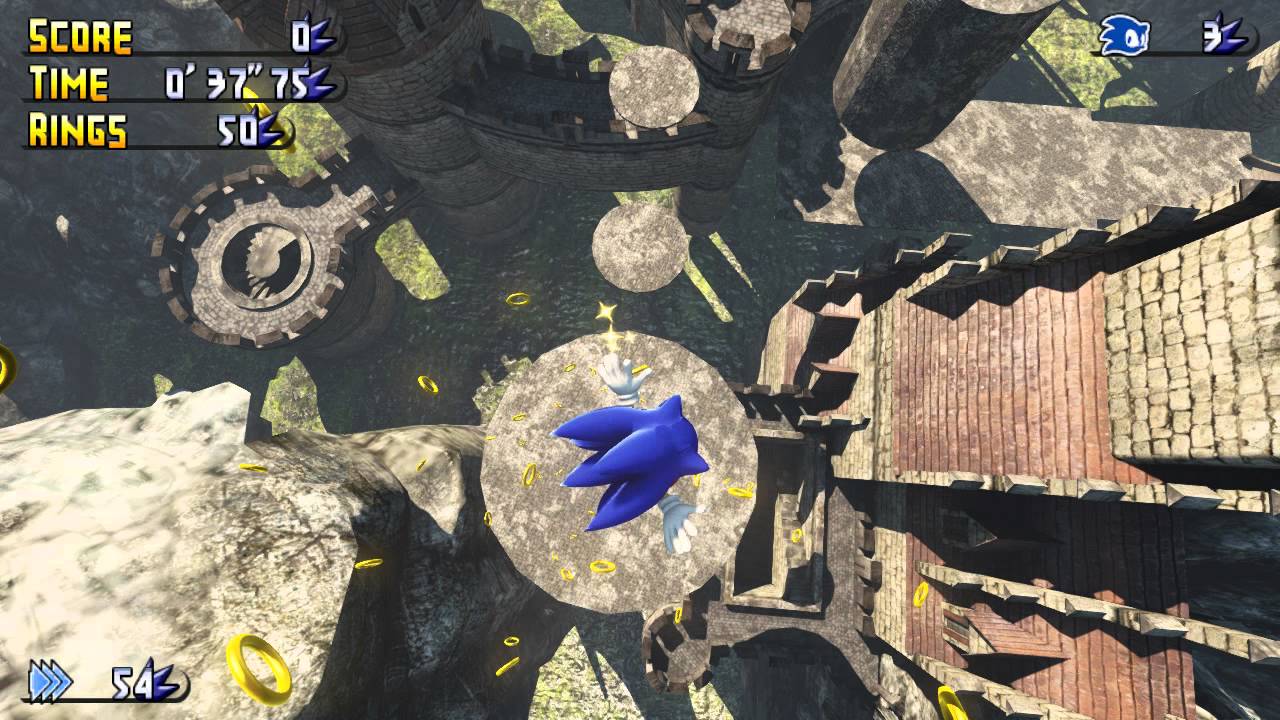This screenshot has height=720, width=1280.
Task: Click the gear mechanism tower at top left
Action: (x=265, y=255)
